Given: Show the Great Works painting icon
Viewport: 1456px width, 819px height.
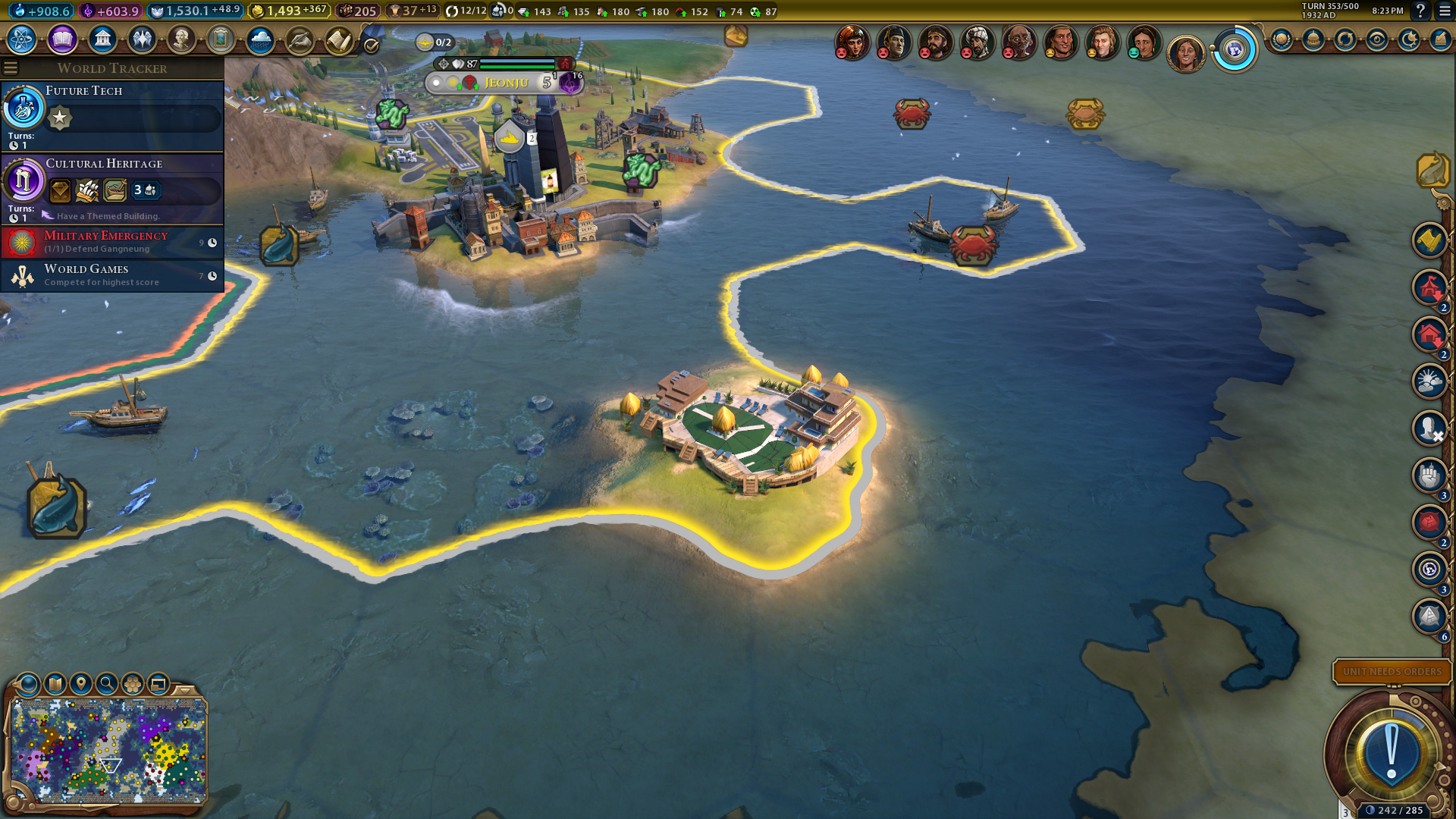Looking at the screenshot, I should pyautogui.click(x=221, y=39).
